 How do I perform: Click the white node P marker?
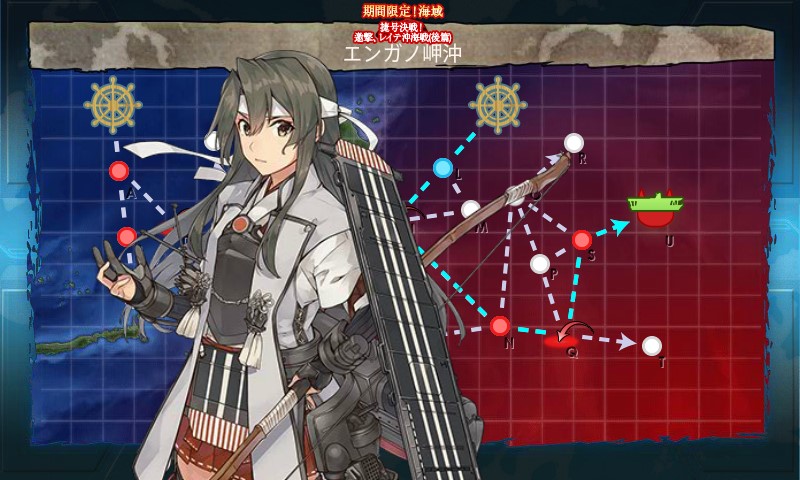click(540, 264)
